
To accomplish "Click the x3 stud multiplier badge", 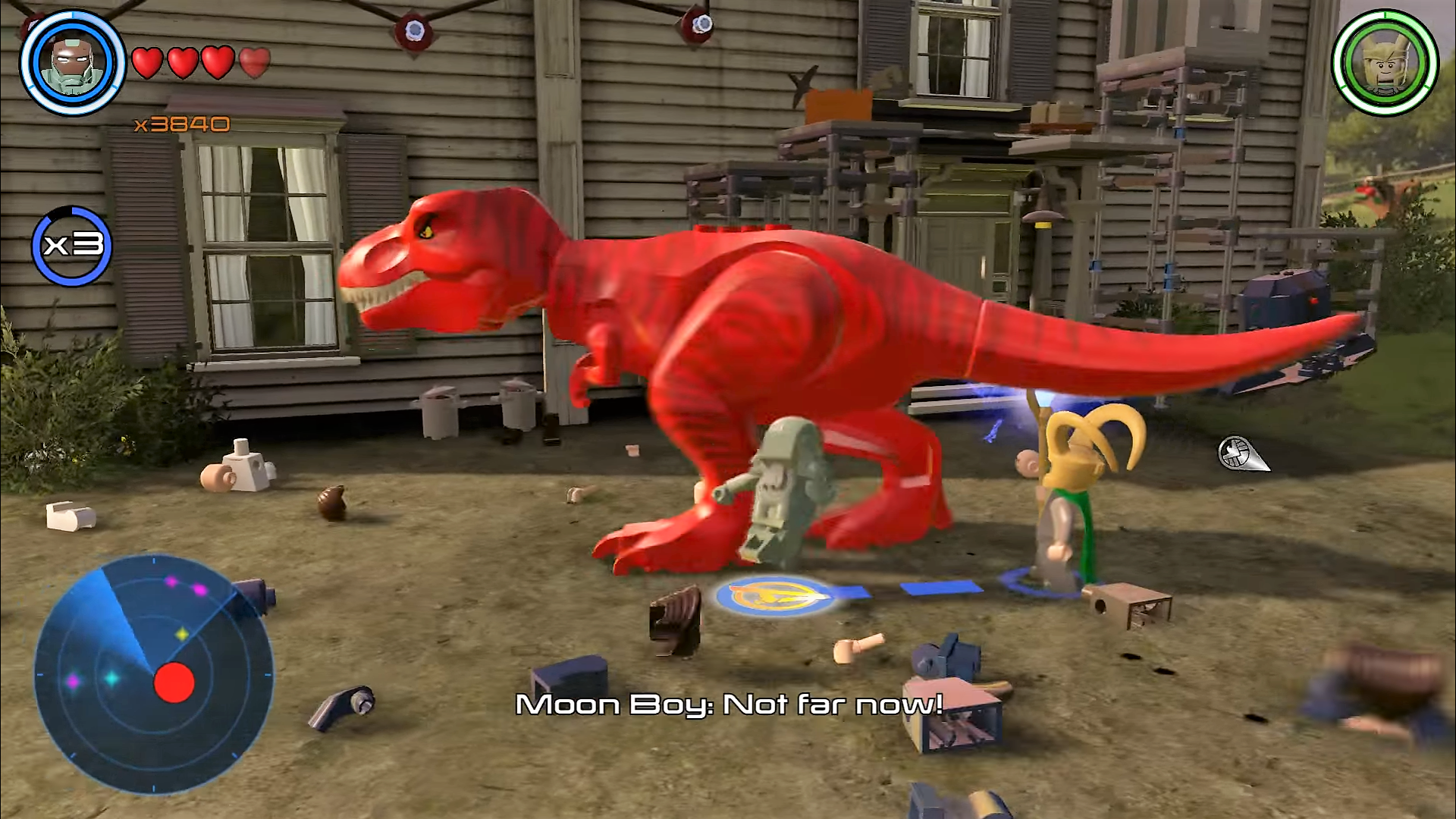I will pyautogui.click(x=72, y=246).
